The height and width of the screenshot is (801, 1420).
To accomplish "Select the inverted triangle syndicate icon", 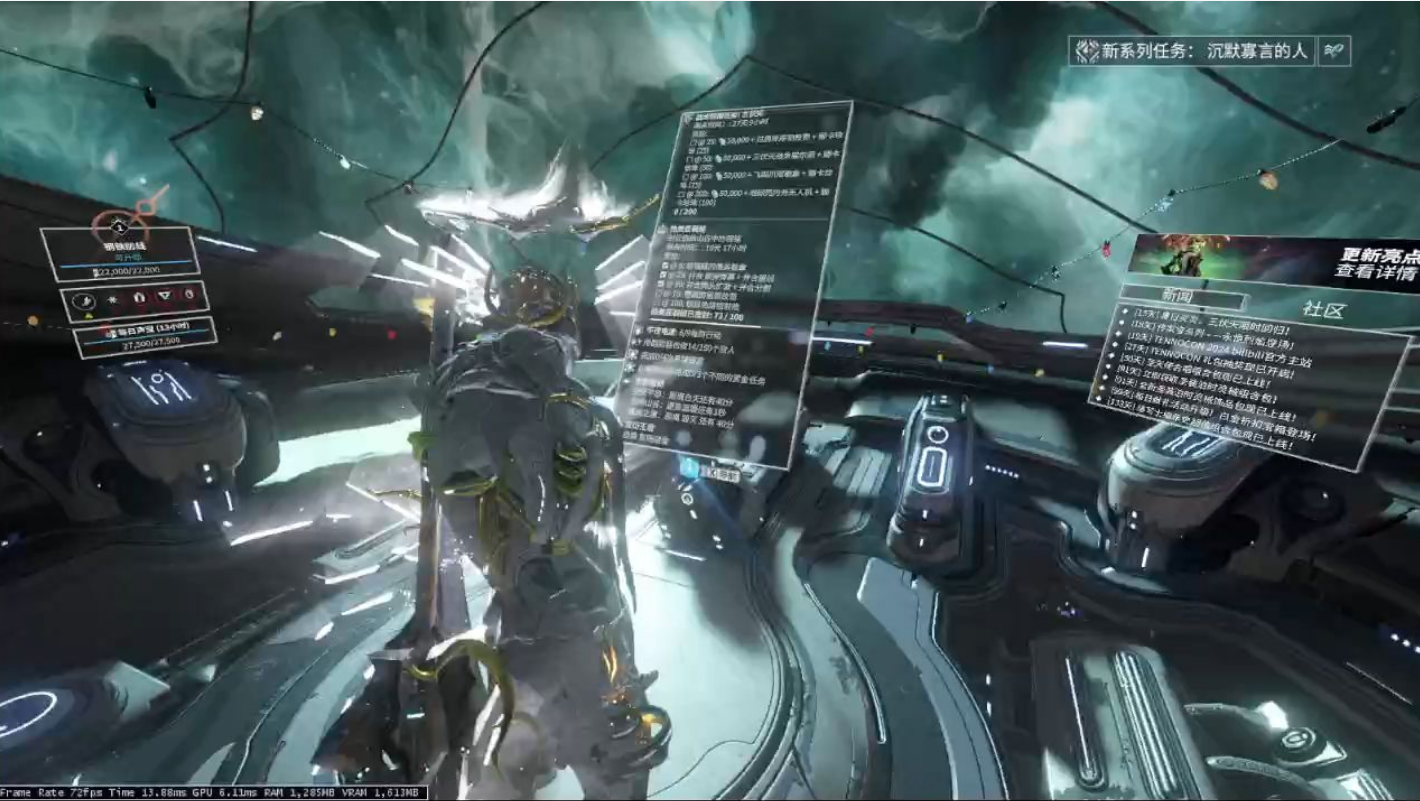I will pyautogui.click(x=165, y=296).
